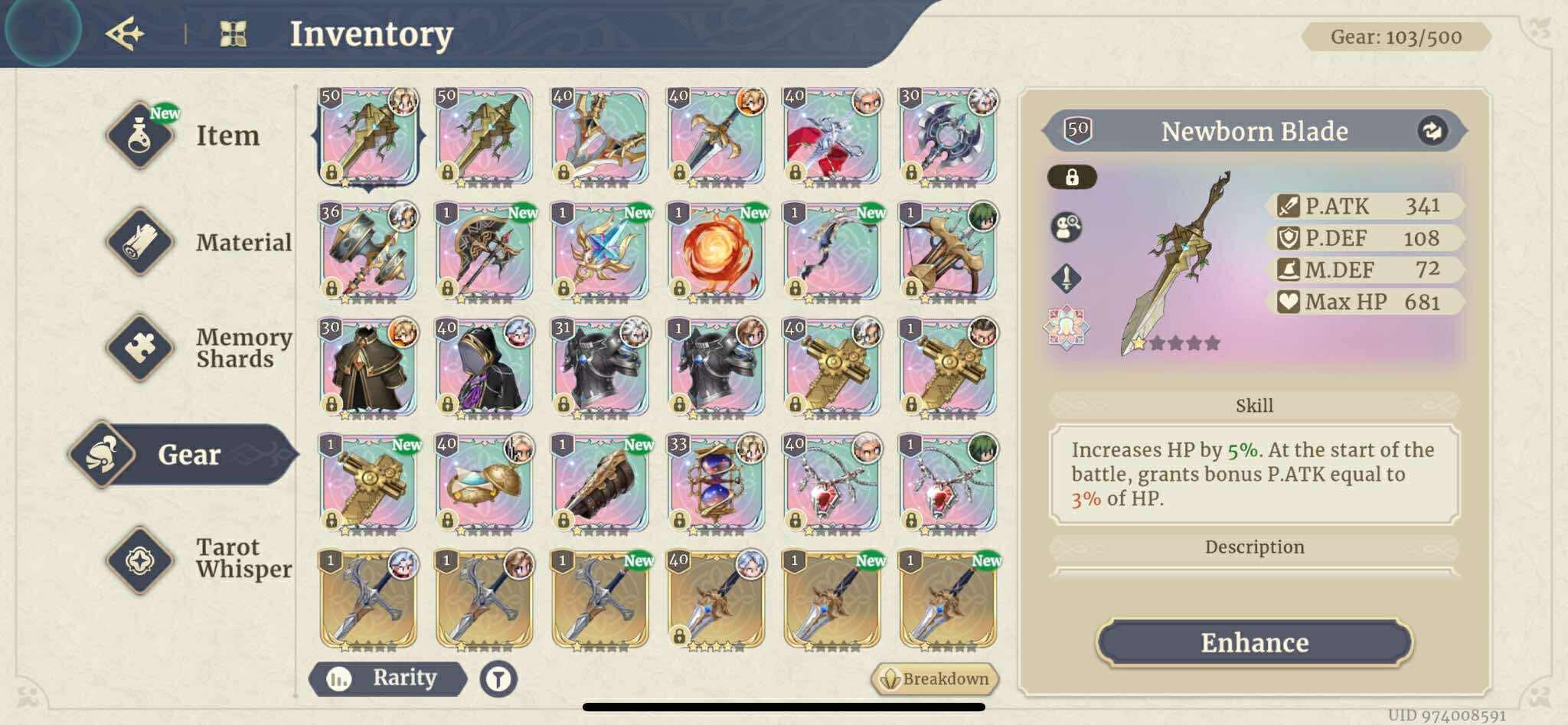Image resolution: width=1568 pixels, height=725 pixels.
Task: Click the Inventory title bar
Action: pyautogui.click(x=371, y=33)
